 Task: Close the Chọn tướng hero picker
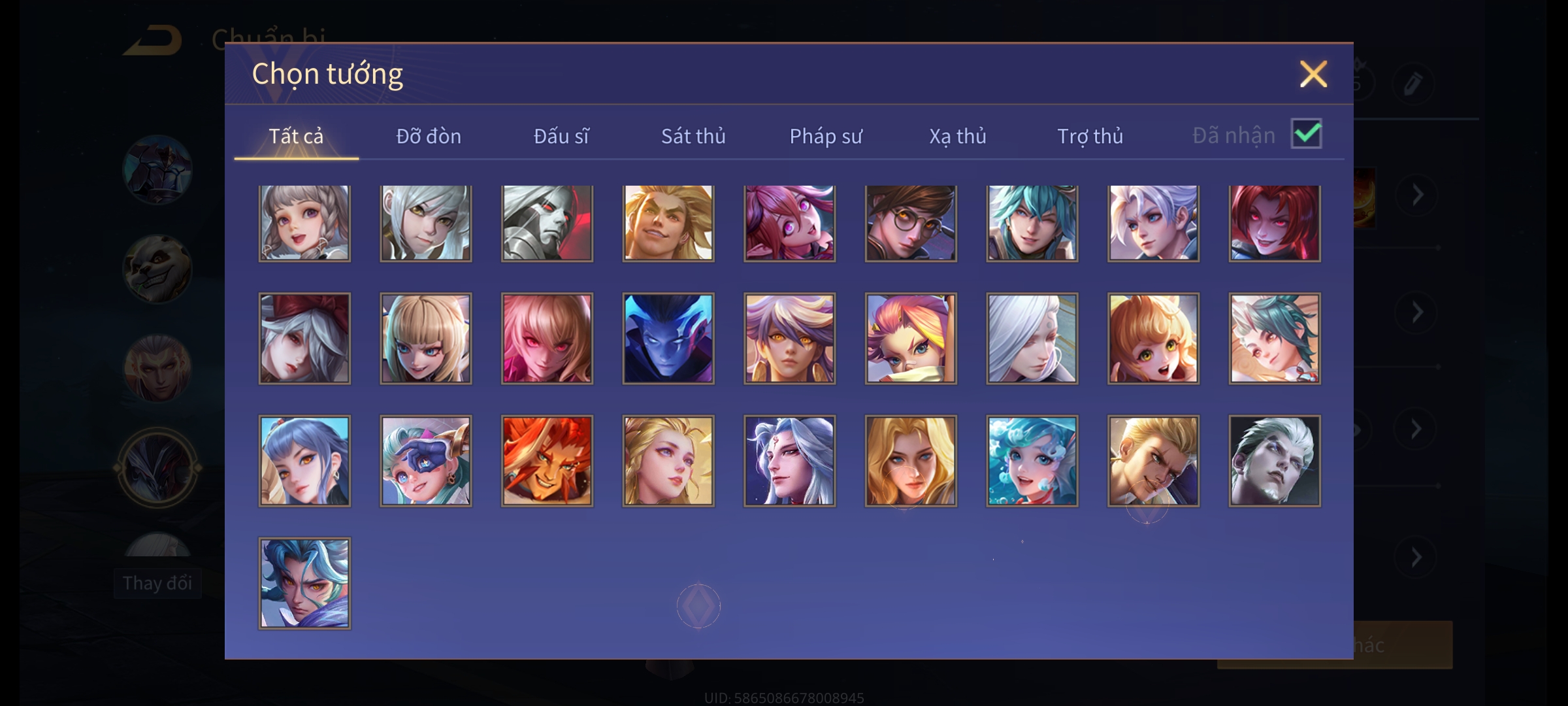pos(1313,74)
